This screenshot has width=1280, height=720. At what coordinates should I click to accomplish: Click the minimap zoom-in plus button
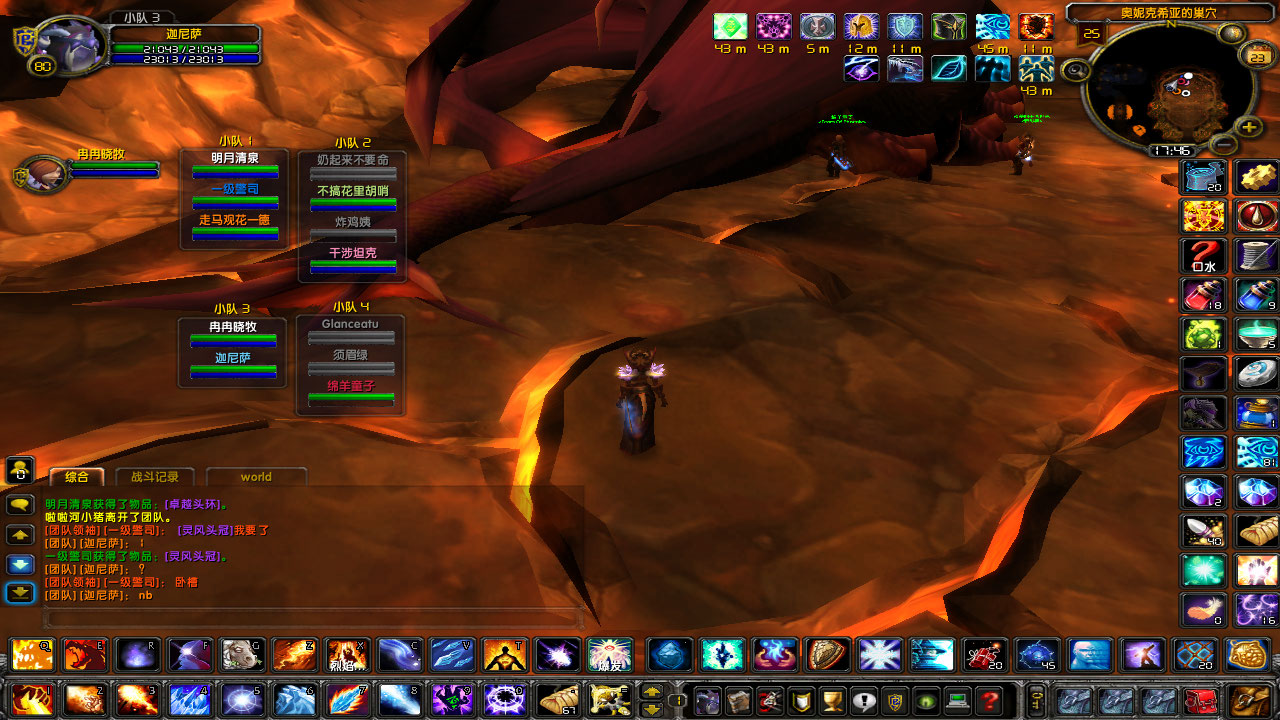click(x=1247, y=127)
